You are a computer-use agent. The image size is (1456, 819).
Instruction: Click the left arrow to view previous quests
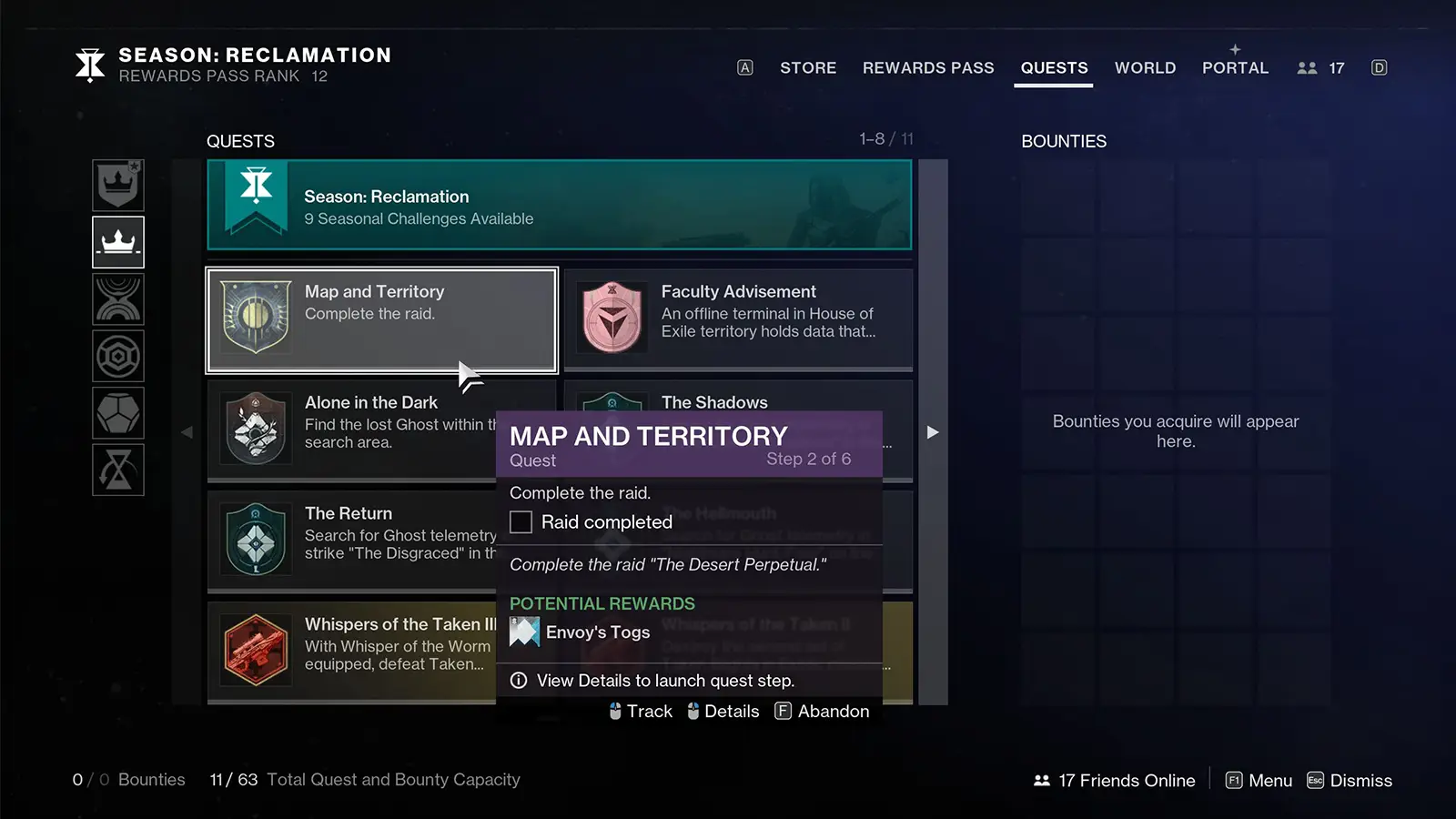tap(187, 432)
